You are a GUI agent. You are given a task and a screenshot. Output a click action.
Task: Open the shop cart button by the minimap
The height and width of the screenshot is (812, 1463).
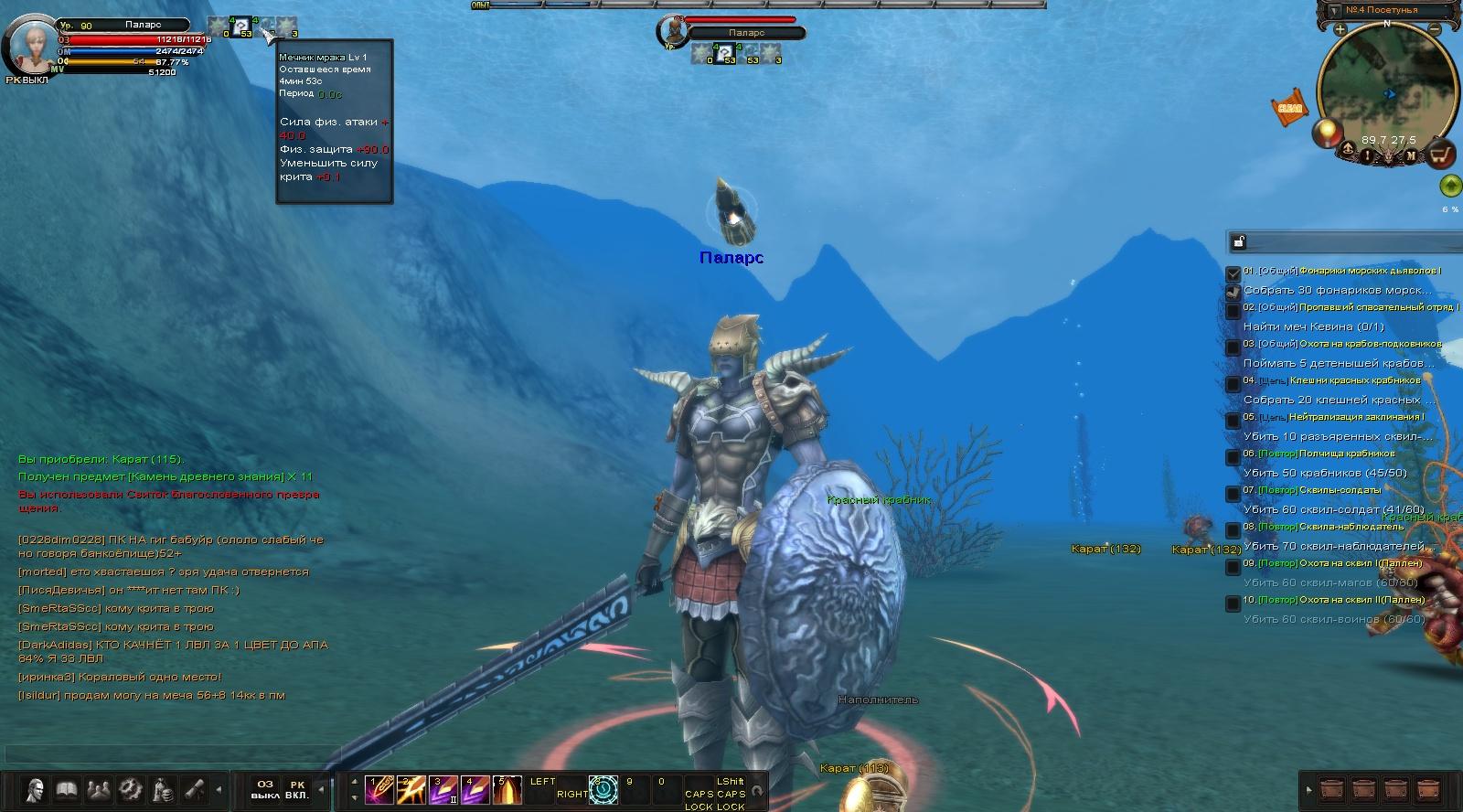click(1441, 154)
